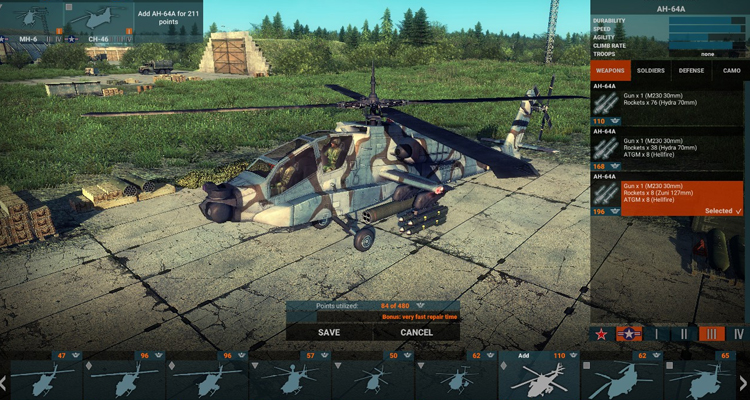The height and width of the screenshot is (400, 750).
Task: Choose the 110-point Hydra rockets loadout
Action: 668,104
